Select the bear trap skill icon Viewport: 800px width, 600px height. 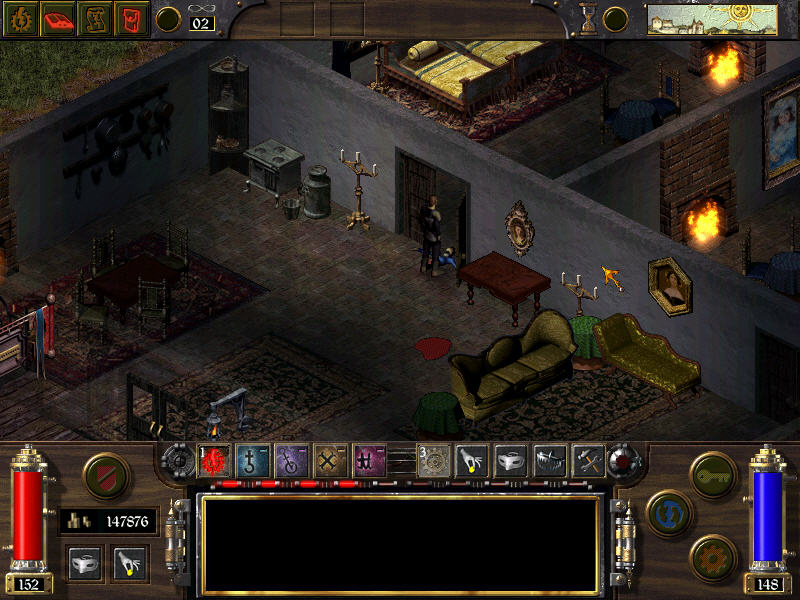pyautogui.click(x=550, y=460)
